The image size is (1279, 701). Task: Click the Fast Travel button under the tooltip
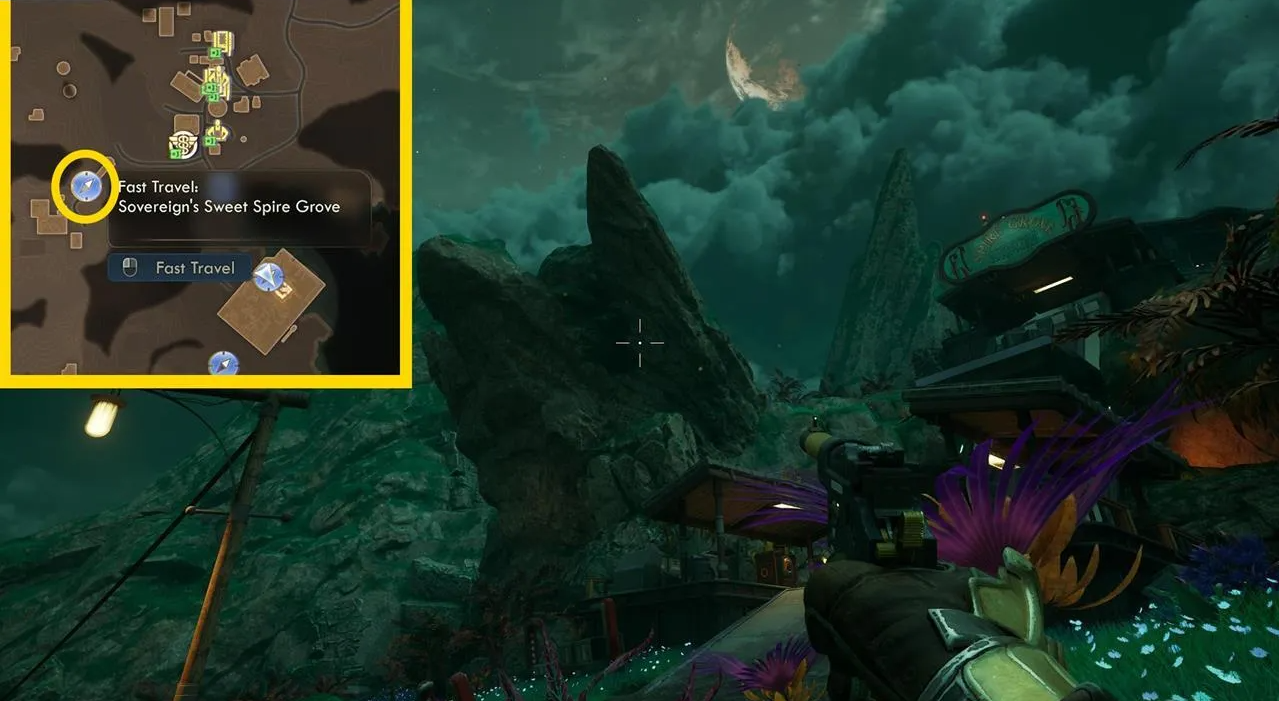pyautogui.click(x=180, y=268)
